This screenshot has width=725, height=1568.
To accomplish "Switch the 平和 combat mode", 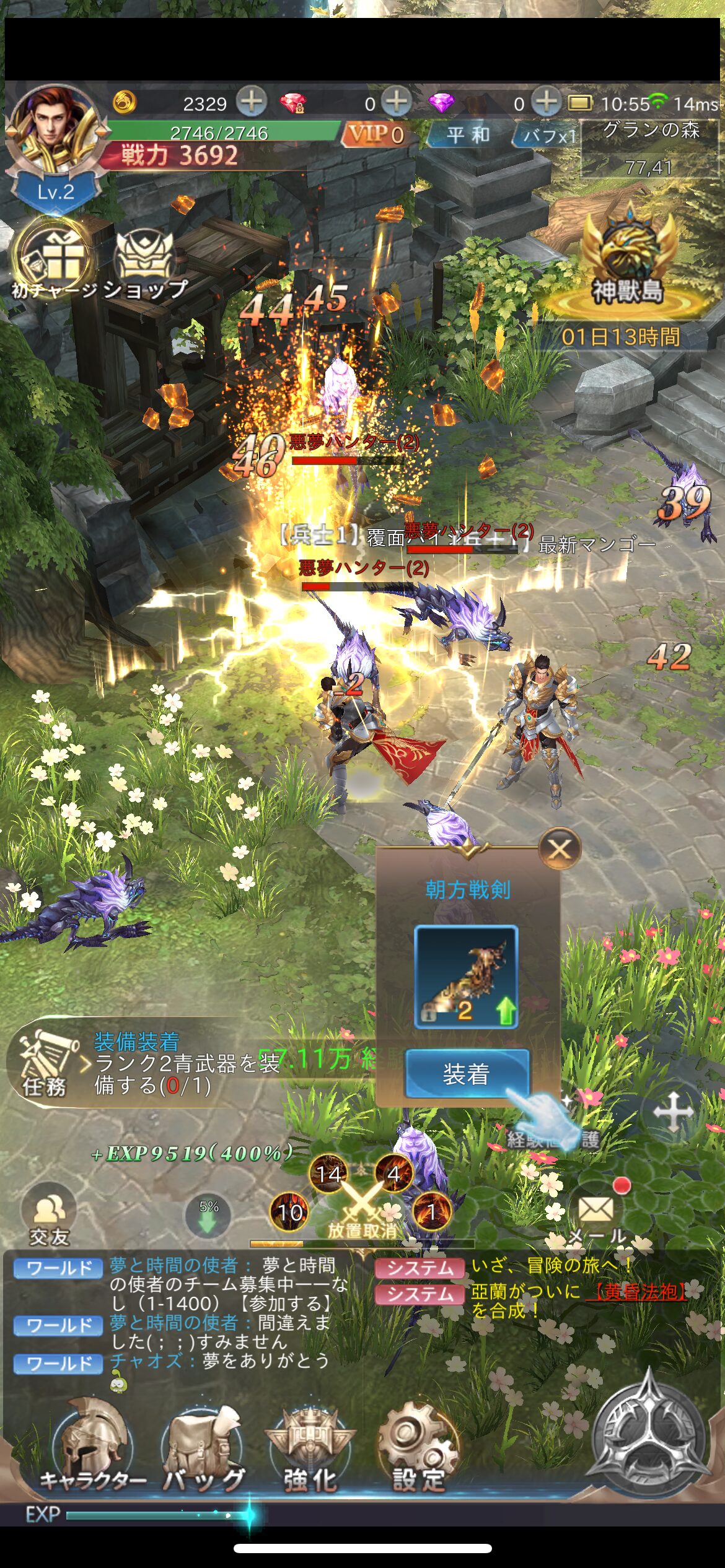I will pos(468,134).
